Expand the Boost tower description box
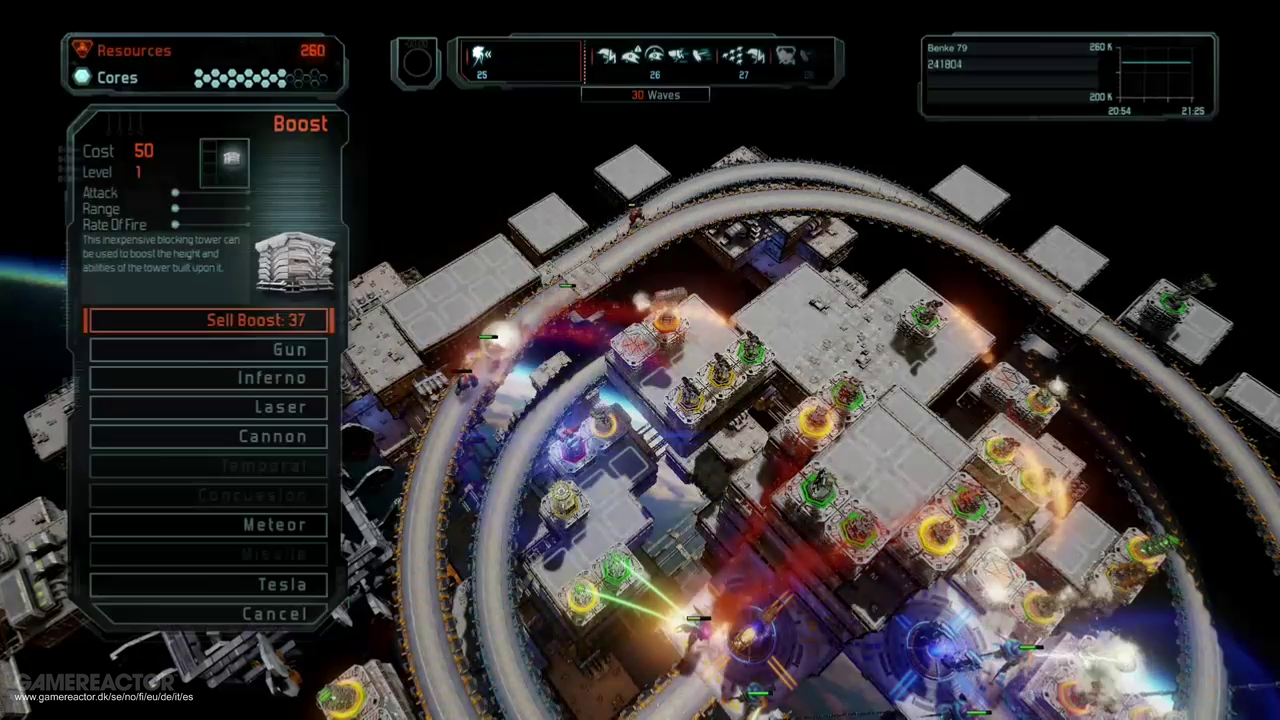Image resolution: width=1280 pixels, height=720 pixels. tap(161, 255)
